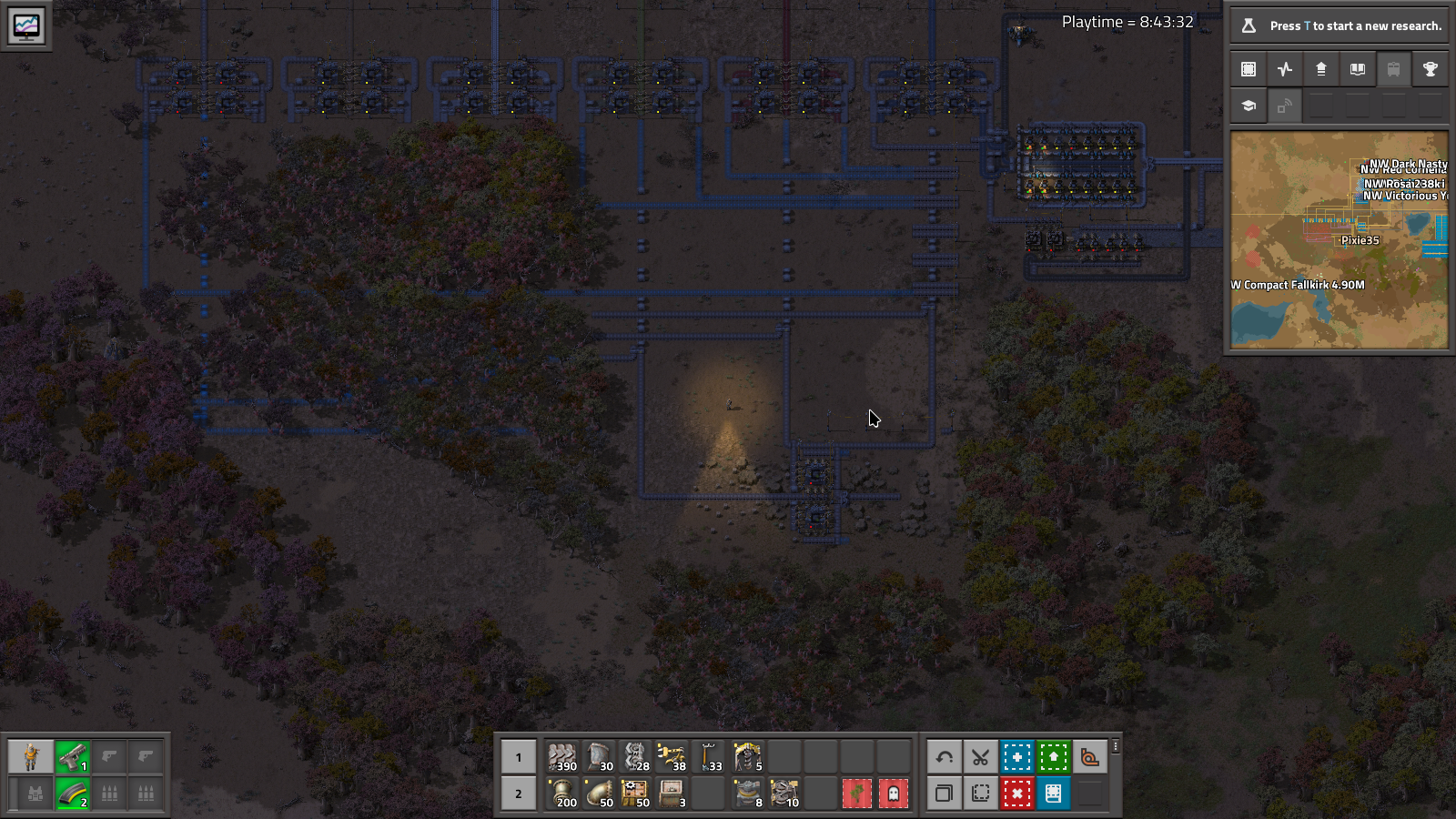Pick the pipe stack of 200
This screenshot has height=819, width=1456.
pyautogui.click(x=562, y=794)
